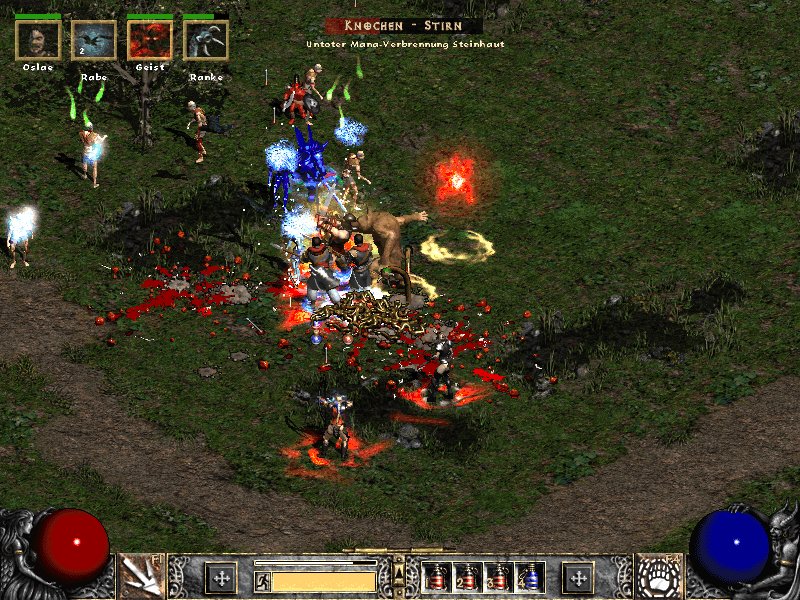The image size is (800, 600).
Task: Choose the fiery Geist spirit portrait
Action: pyautogui.click(x=150, y=40)
